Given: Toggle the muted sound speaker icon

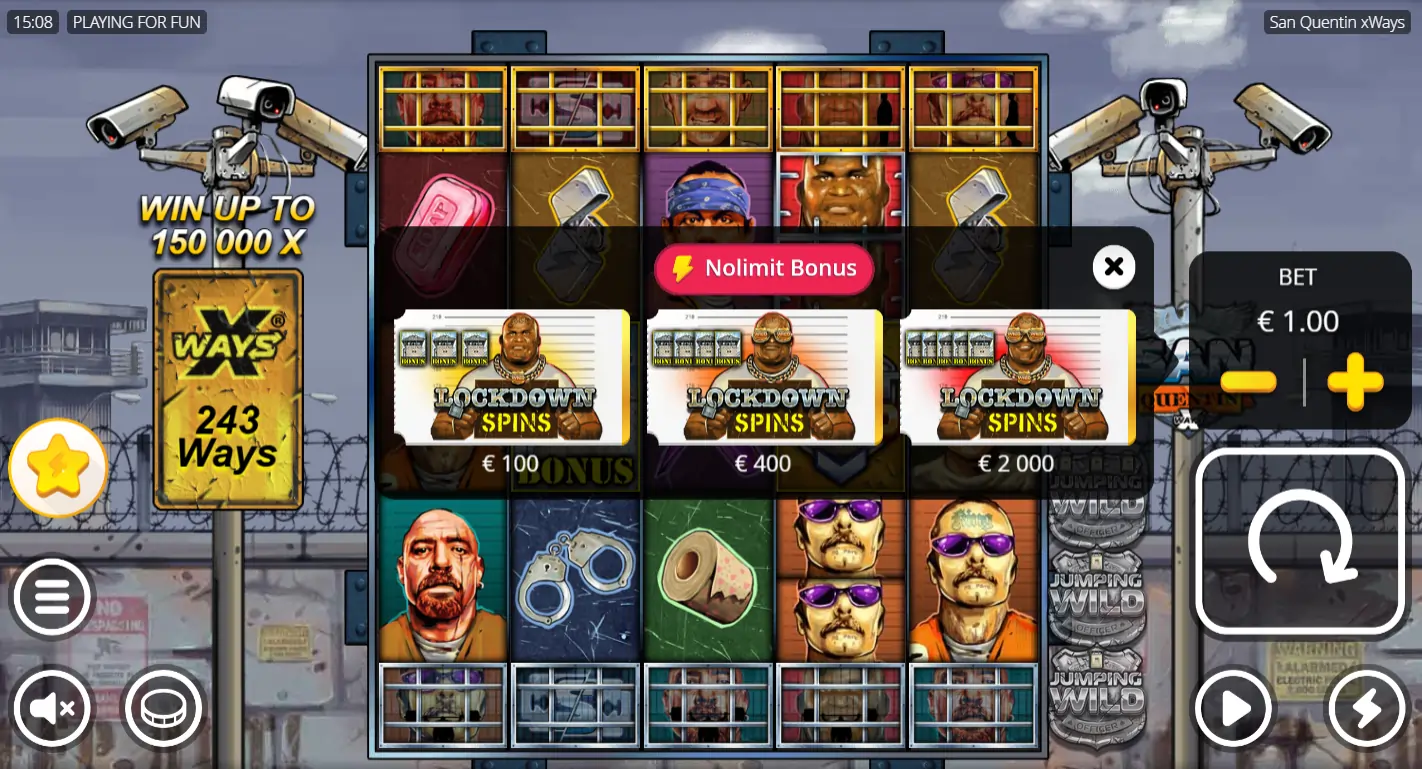Looking at the screenshot, I should coord(51,708).
